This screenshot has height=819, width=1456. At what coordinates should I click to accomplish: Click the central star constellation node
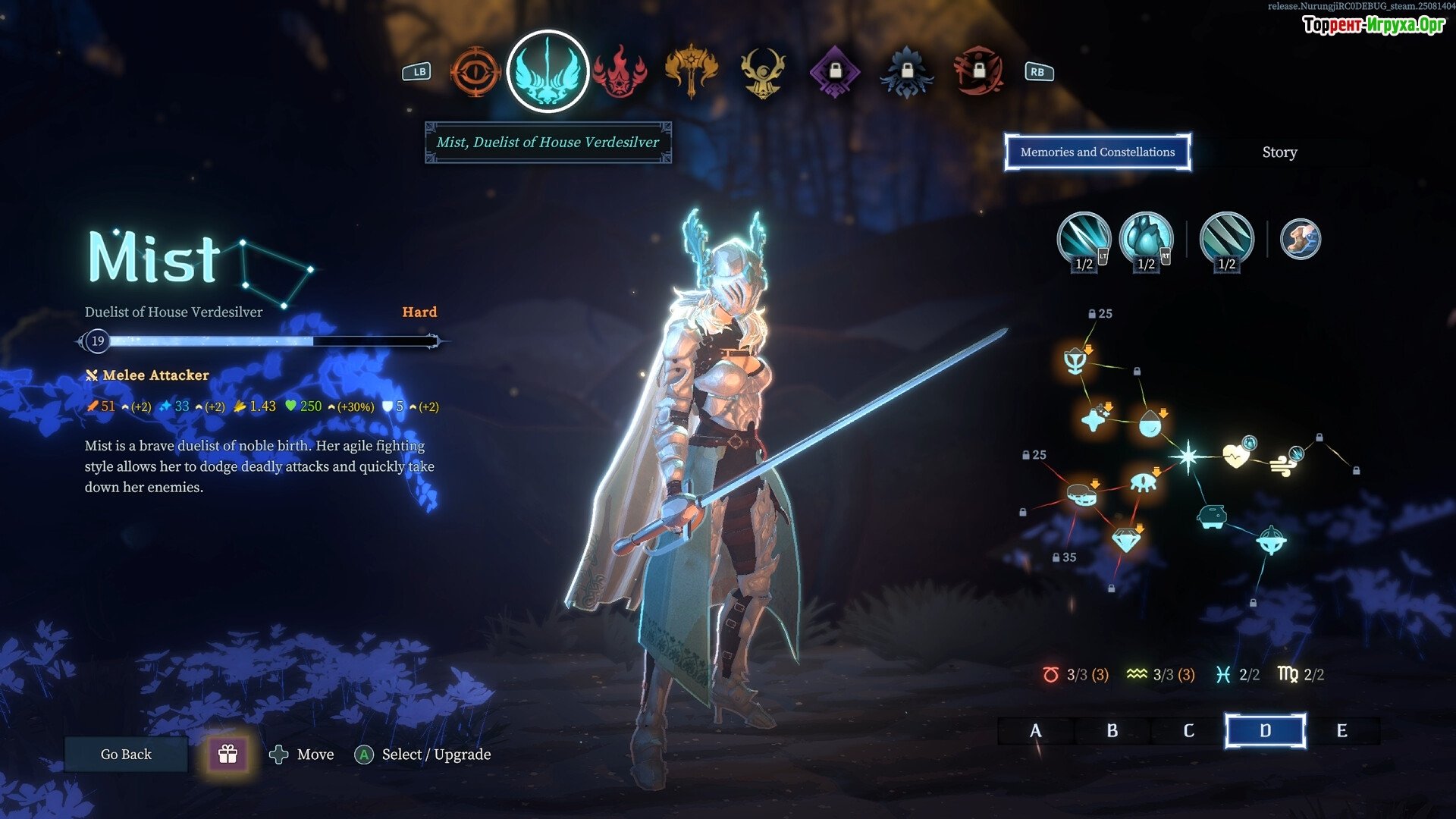coord(1188,457)
